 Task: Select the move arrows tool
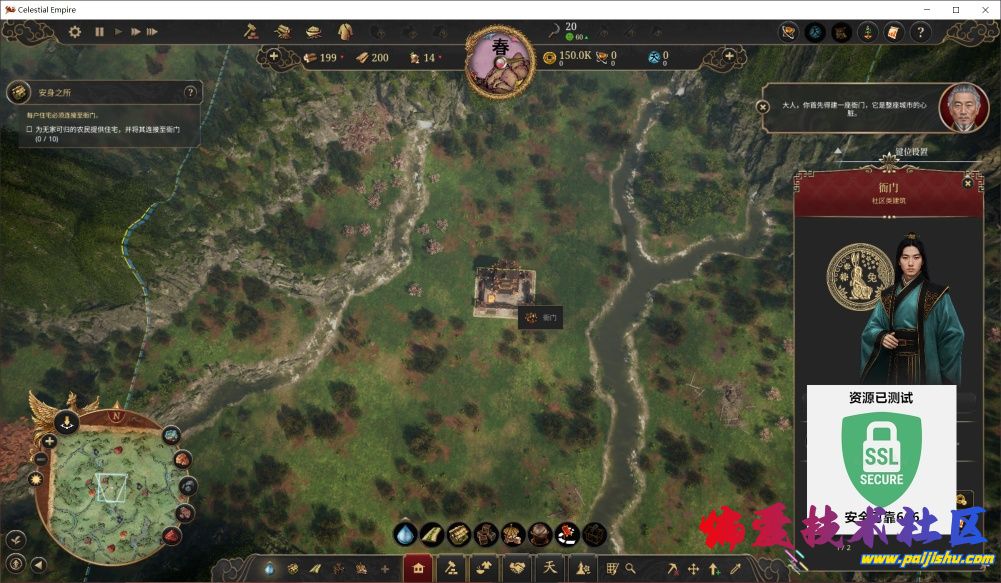693,568
